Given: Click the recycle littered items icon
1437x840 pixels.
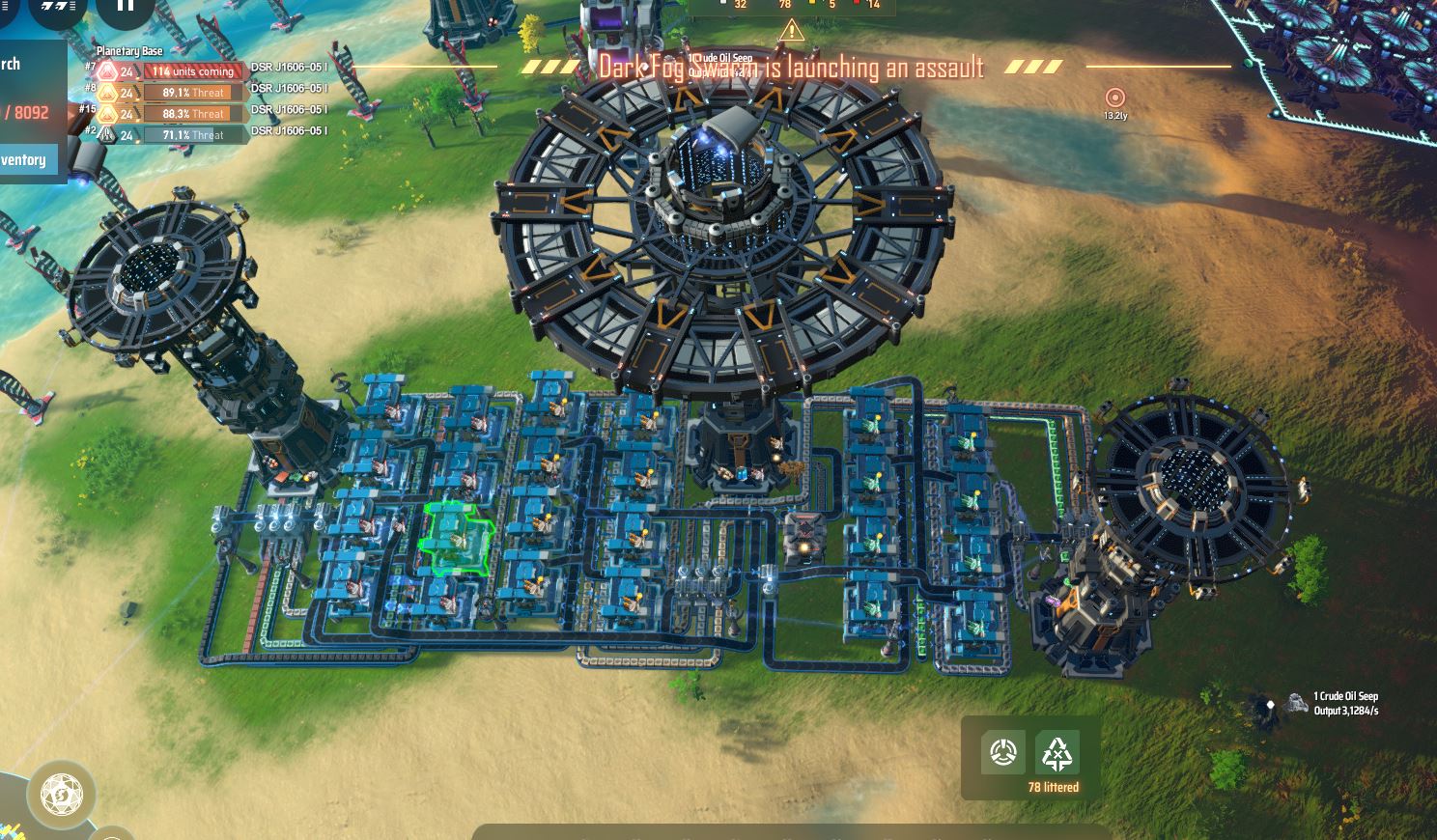Looking at the screenshot, I should tap(1058, 751).
